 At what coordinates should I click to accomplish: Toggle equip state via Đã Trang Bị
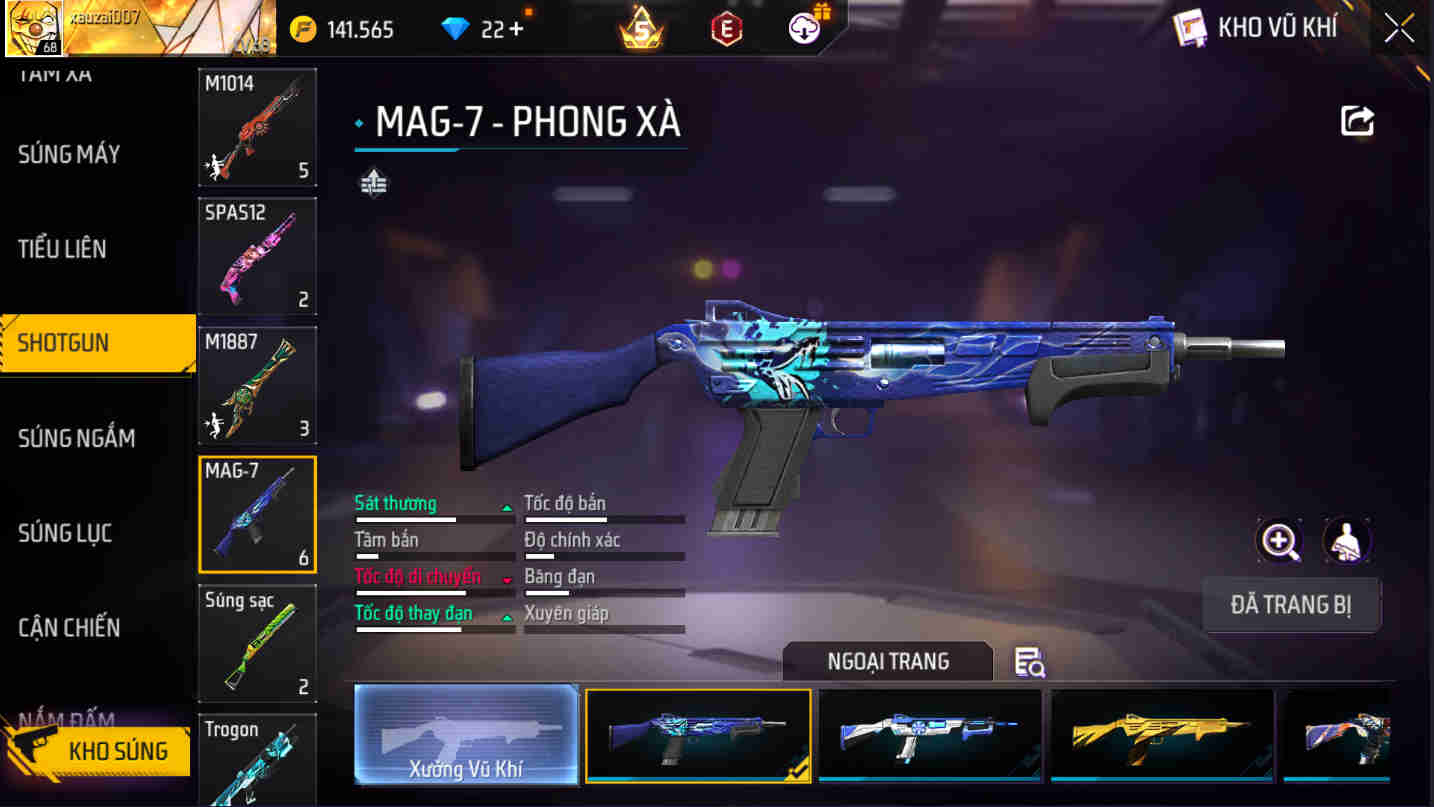(x=1292, y=604)
